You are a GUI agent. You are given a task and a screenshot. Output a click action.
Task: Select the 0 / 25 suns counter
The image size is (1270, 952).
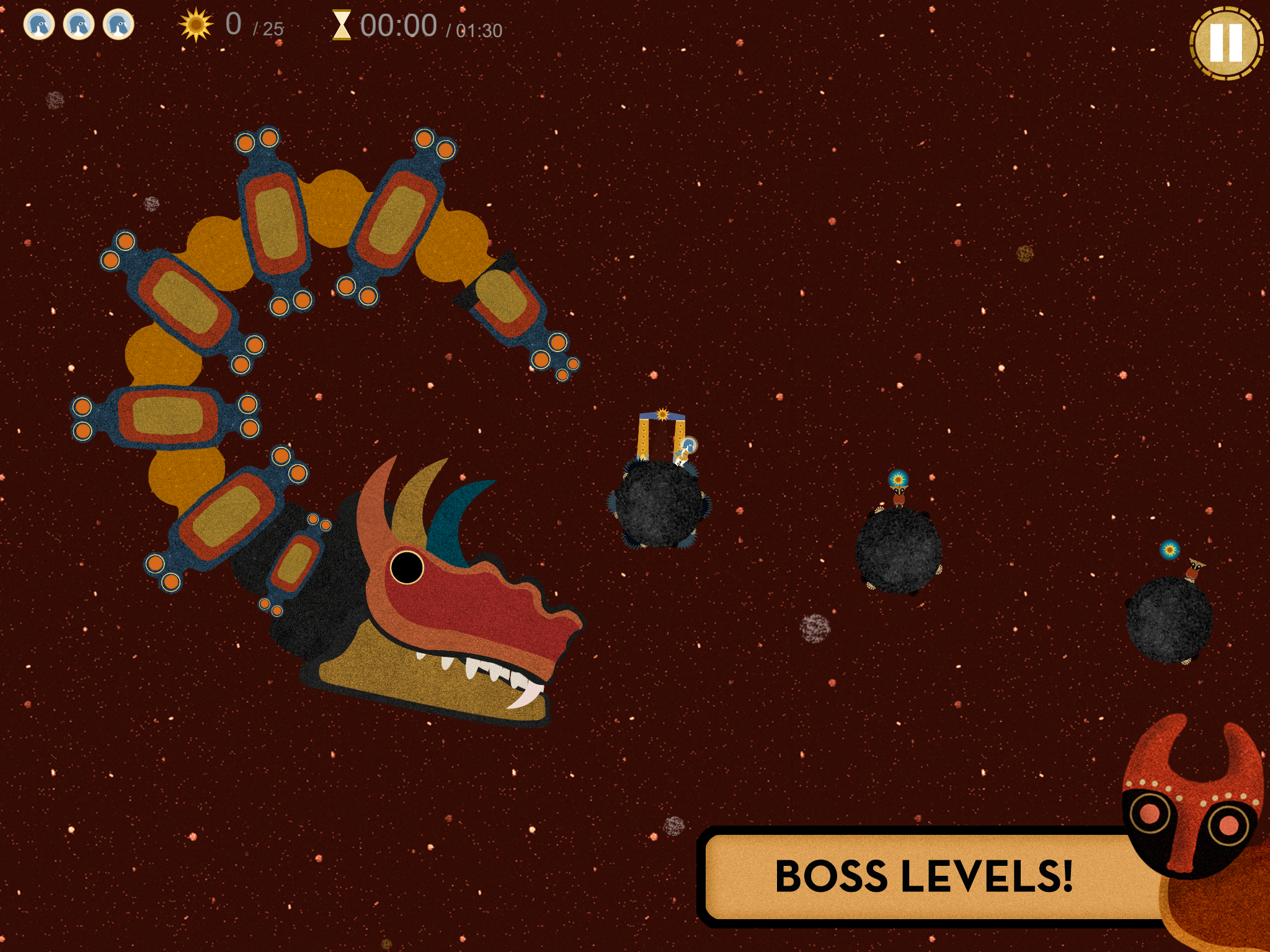tap(247, 25)
